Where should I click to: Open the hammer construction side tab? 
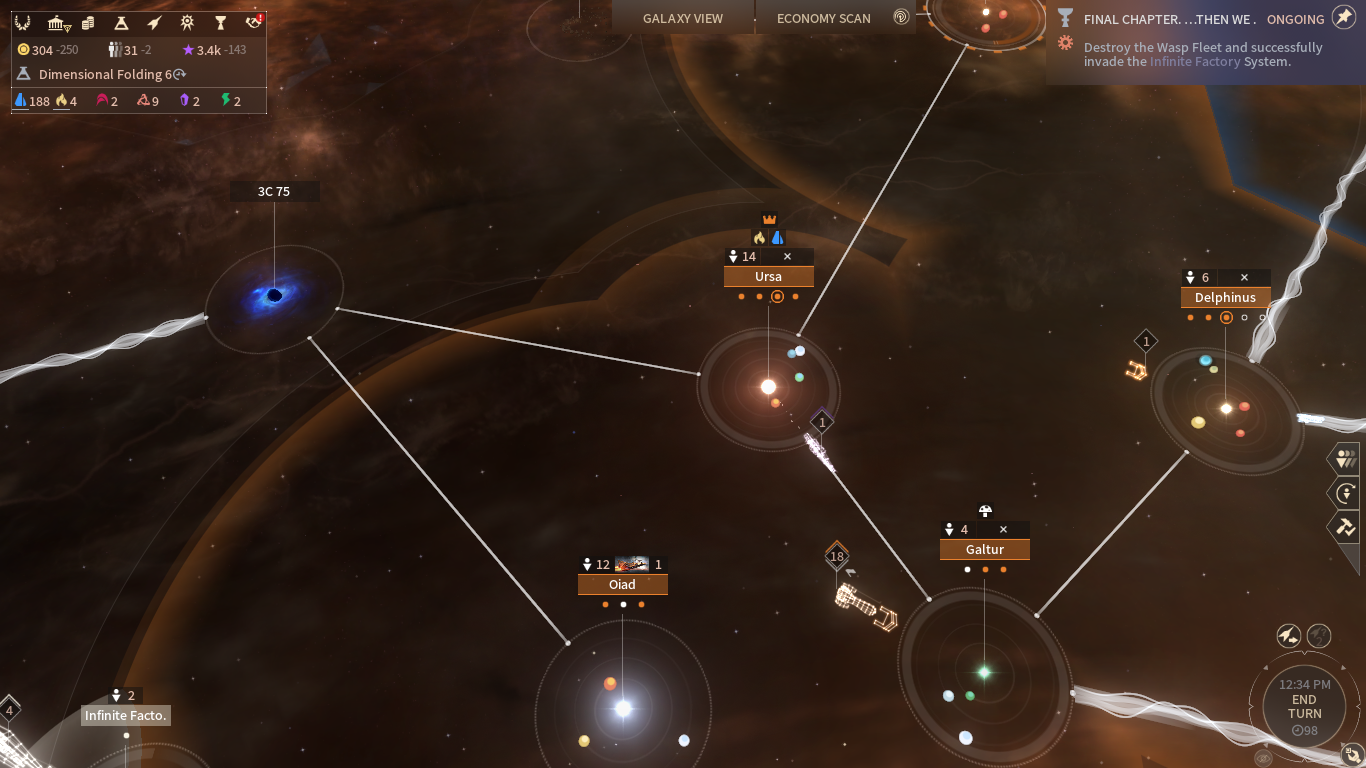(1345, 526)
